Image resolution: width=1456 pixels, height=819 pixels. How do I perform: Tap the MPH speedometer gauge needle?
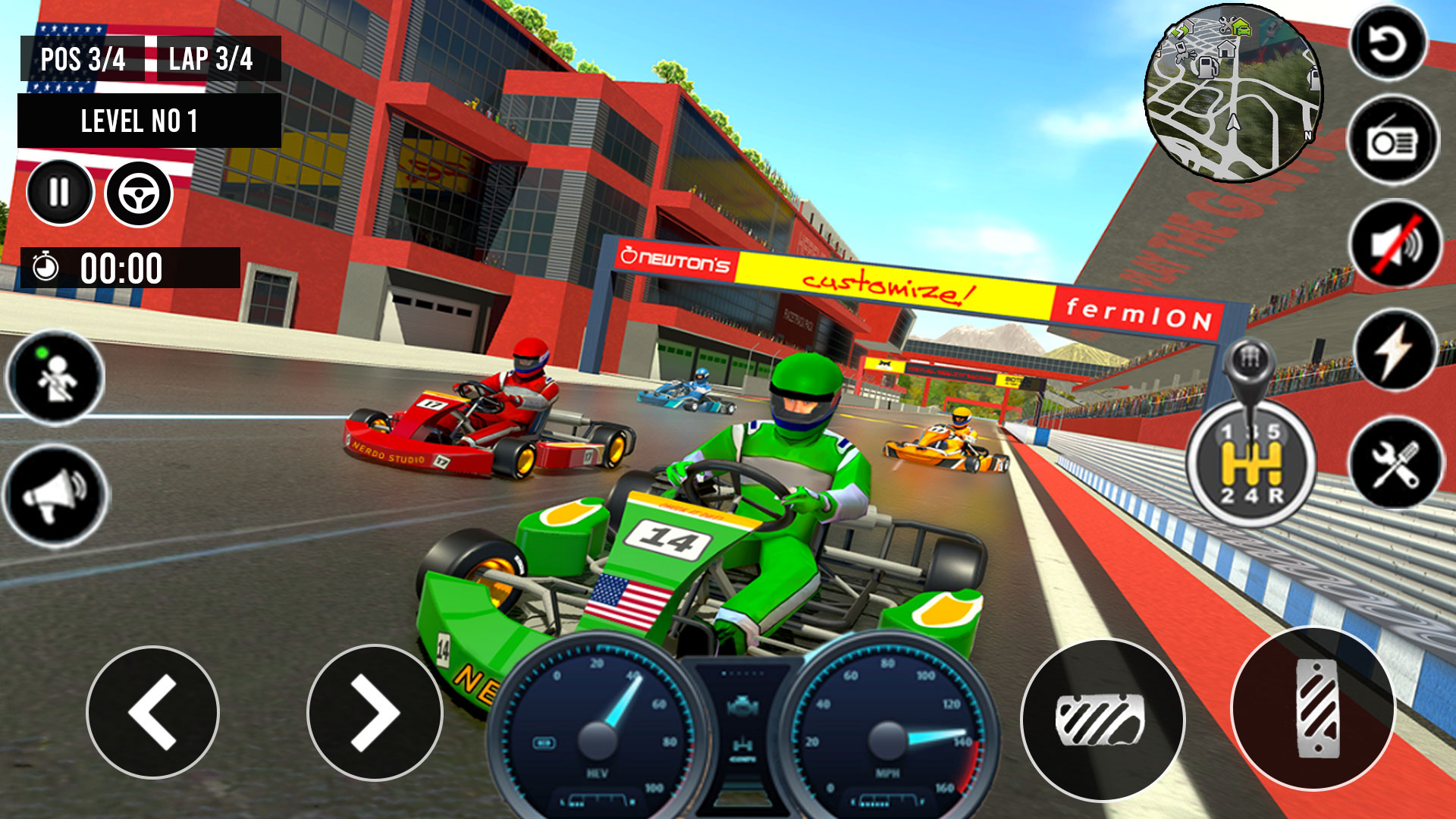coord(887,739)
